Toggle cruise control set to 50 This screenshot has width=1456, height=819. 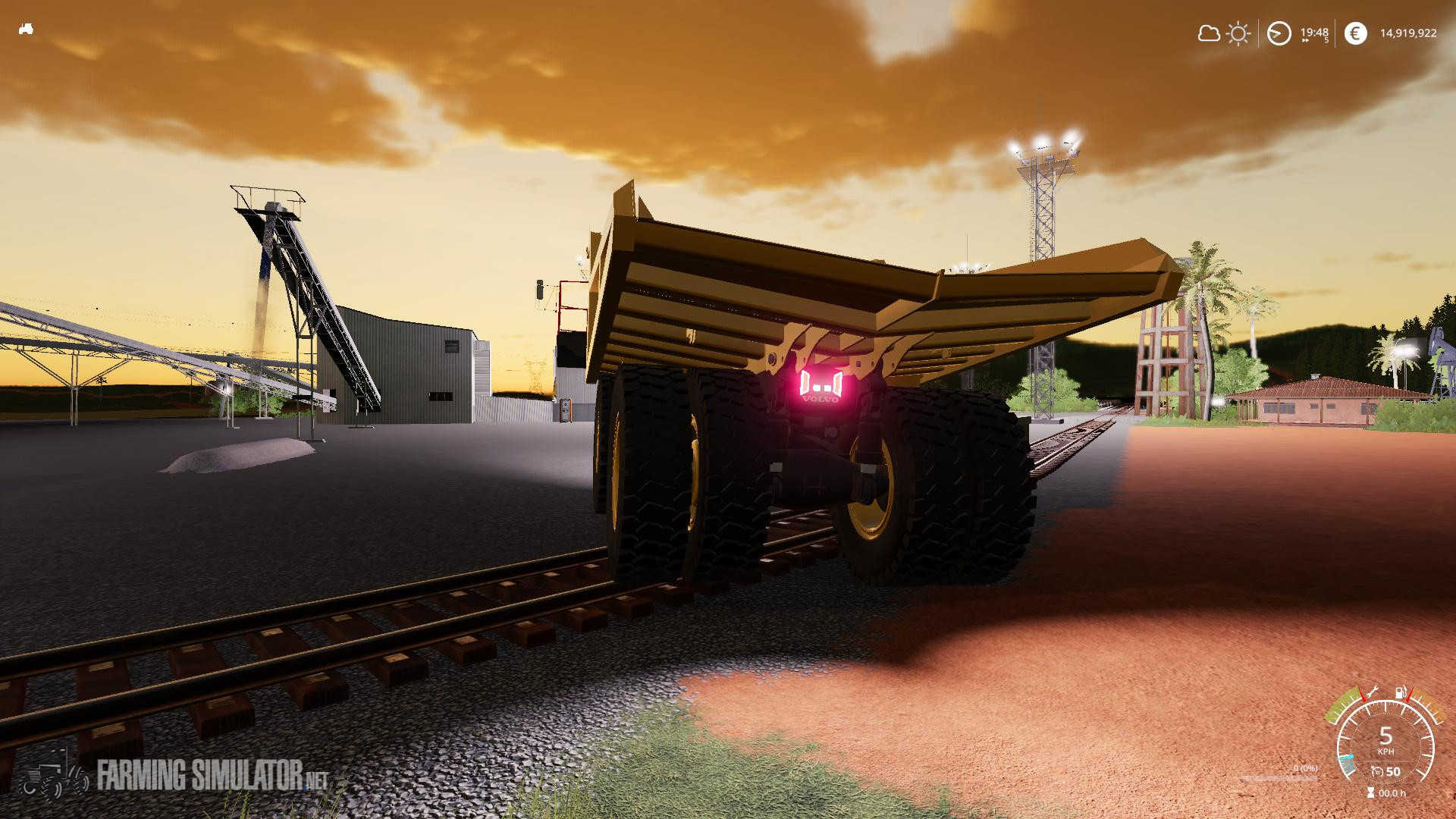point(1394,772)
